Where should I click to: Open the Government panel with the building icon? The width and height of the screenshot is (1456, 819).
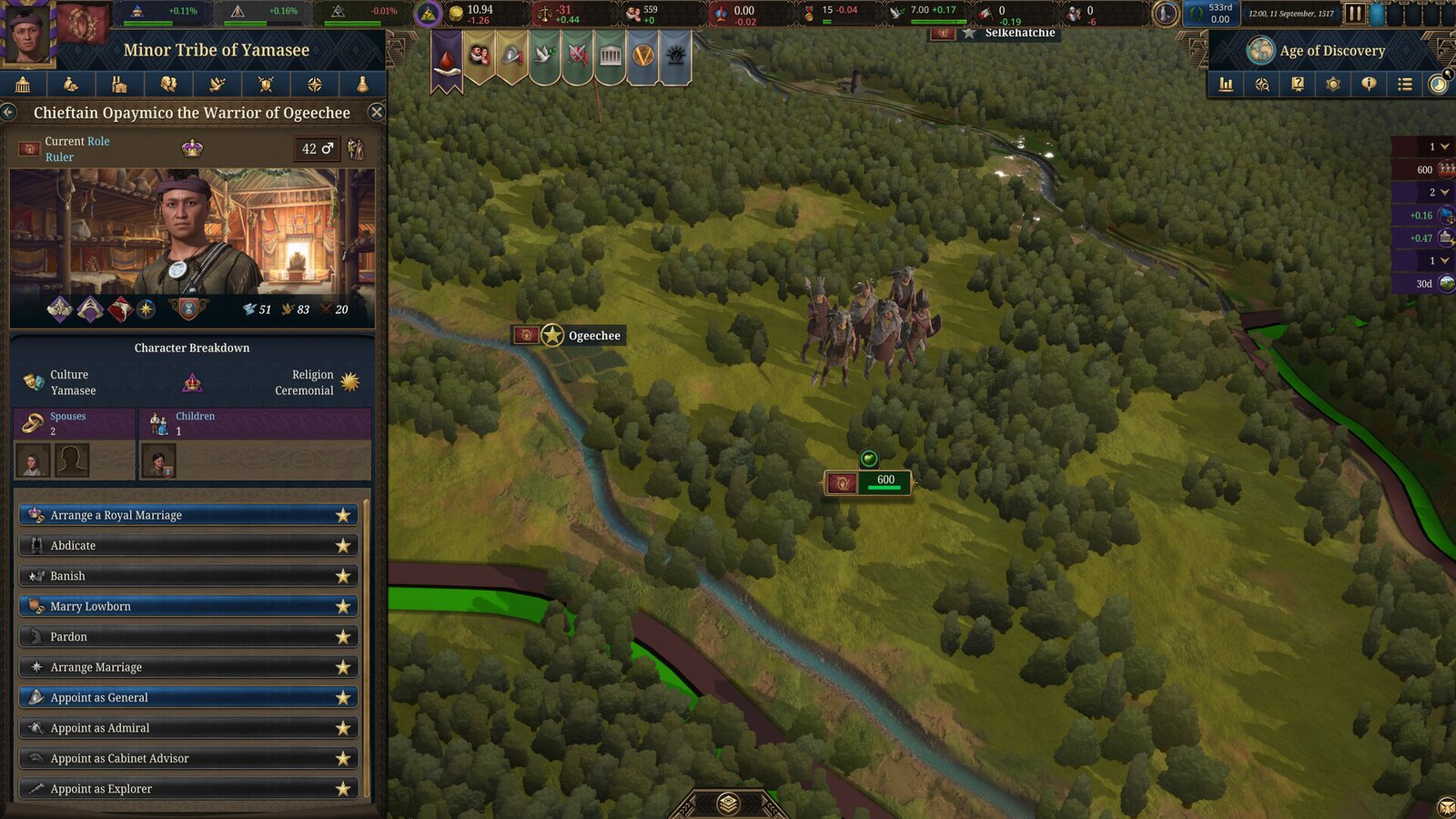[23, 85]
